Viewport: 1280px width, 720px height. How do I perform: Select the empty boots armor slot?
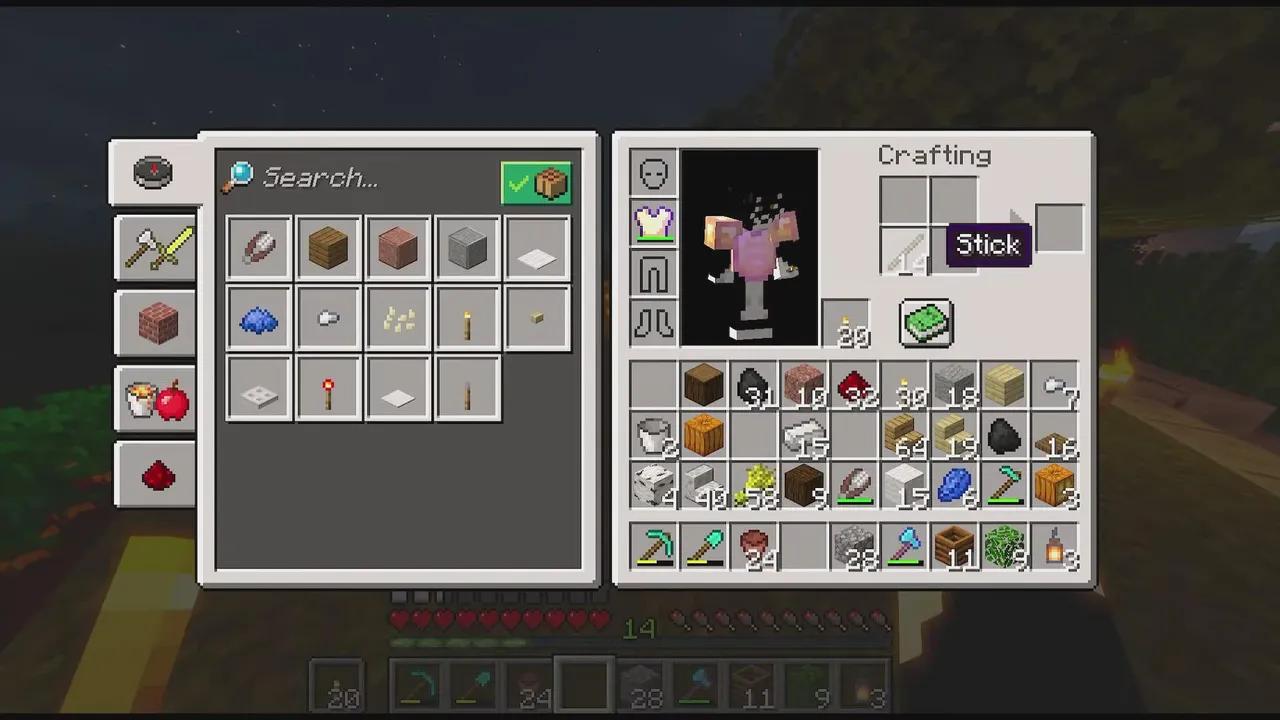coord(652,322)
